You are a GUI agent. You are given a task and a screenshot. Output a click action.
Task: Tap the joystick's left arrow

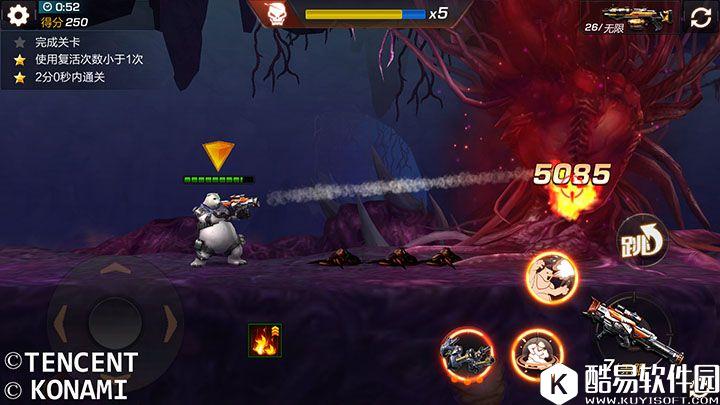tap(61, 323)
